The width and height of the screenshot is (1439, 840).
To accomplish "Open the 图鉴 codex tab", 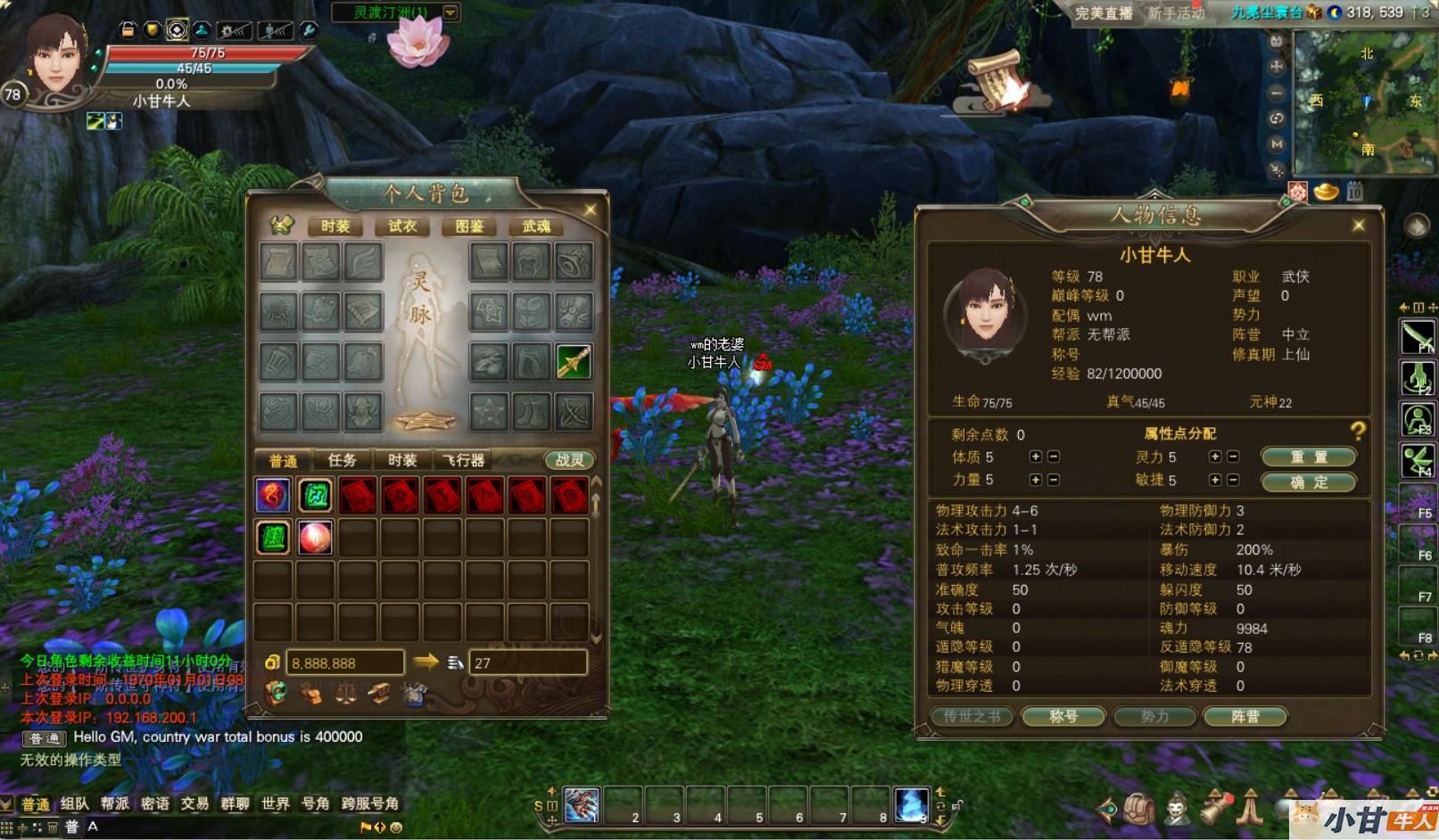I will point(469,226).
